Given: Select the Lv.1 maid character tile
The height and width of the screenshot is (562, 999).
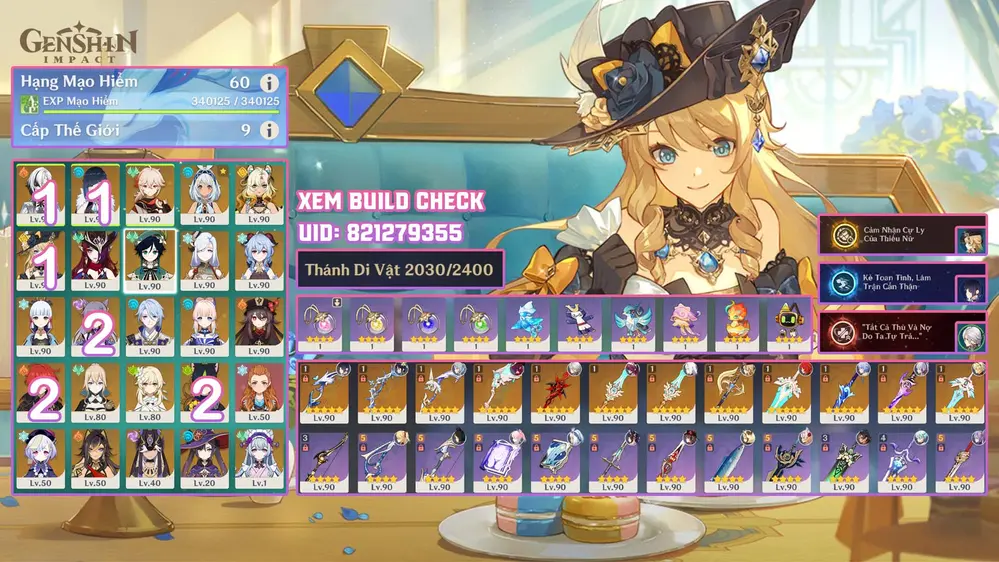Looking at the screenshot, I should click(258, 458).
